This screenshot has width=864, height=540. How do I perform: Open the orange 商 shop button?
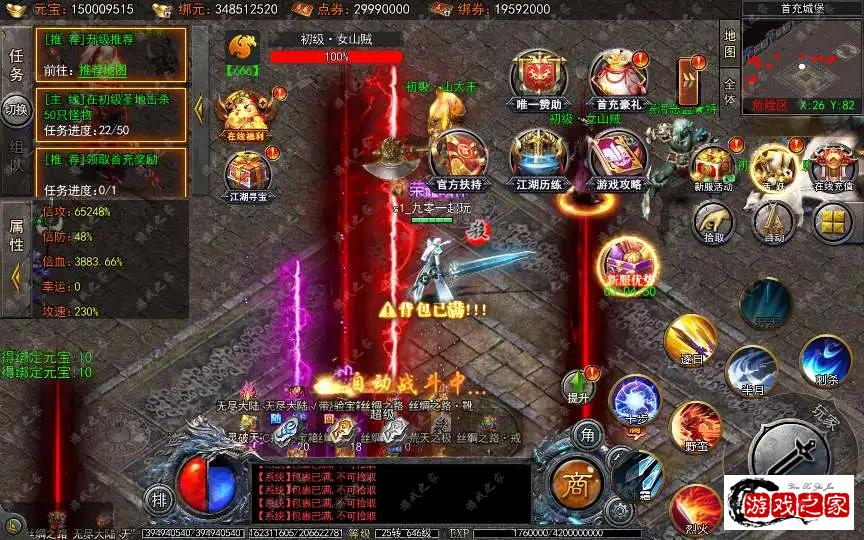pos(578,484)
